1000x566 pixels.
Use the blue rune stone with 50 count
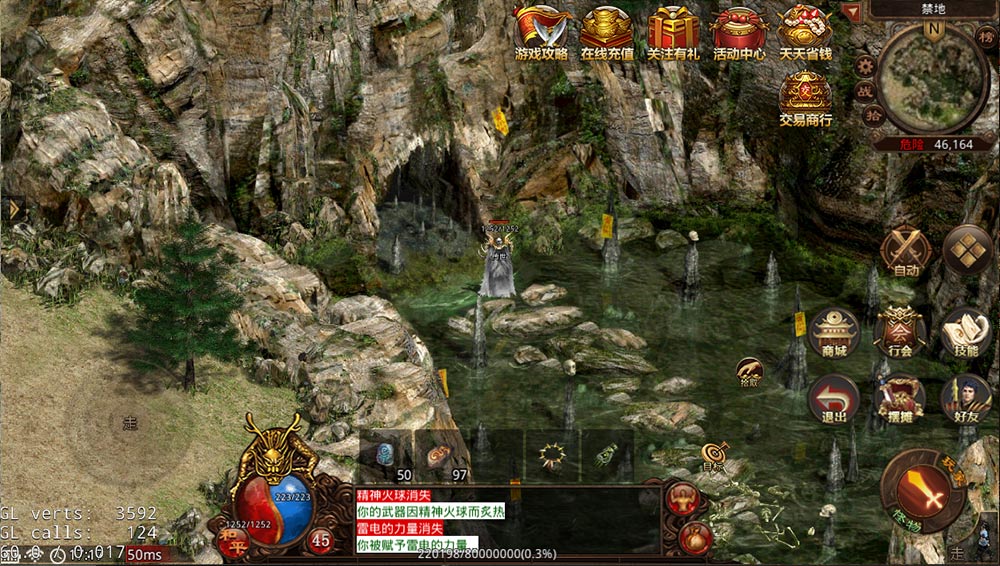point(385,453)
